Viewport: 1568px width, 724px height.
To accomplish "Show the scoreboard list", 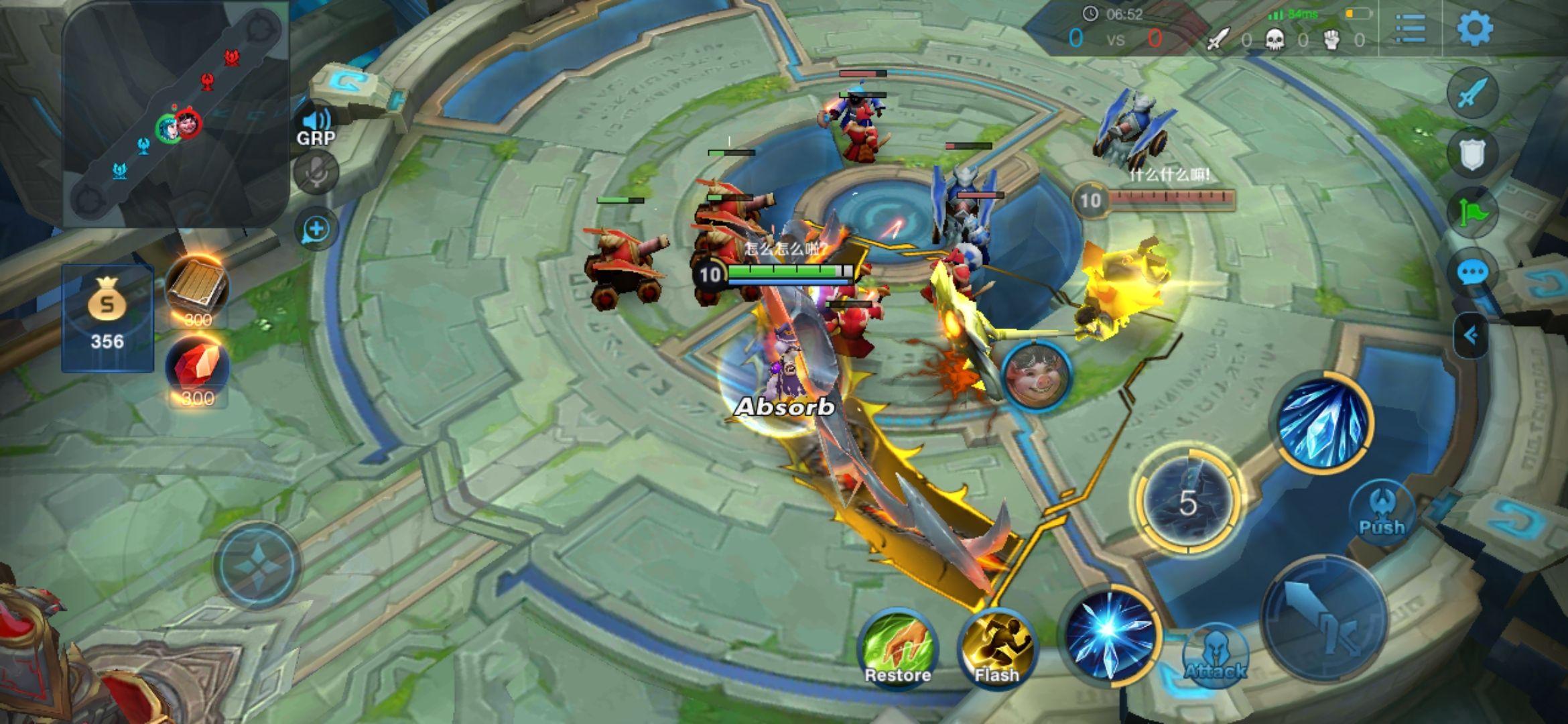I will coord(1411,28).
